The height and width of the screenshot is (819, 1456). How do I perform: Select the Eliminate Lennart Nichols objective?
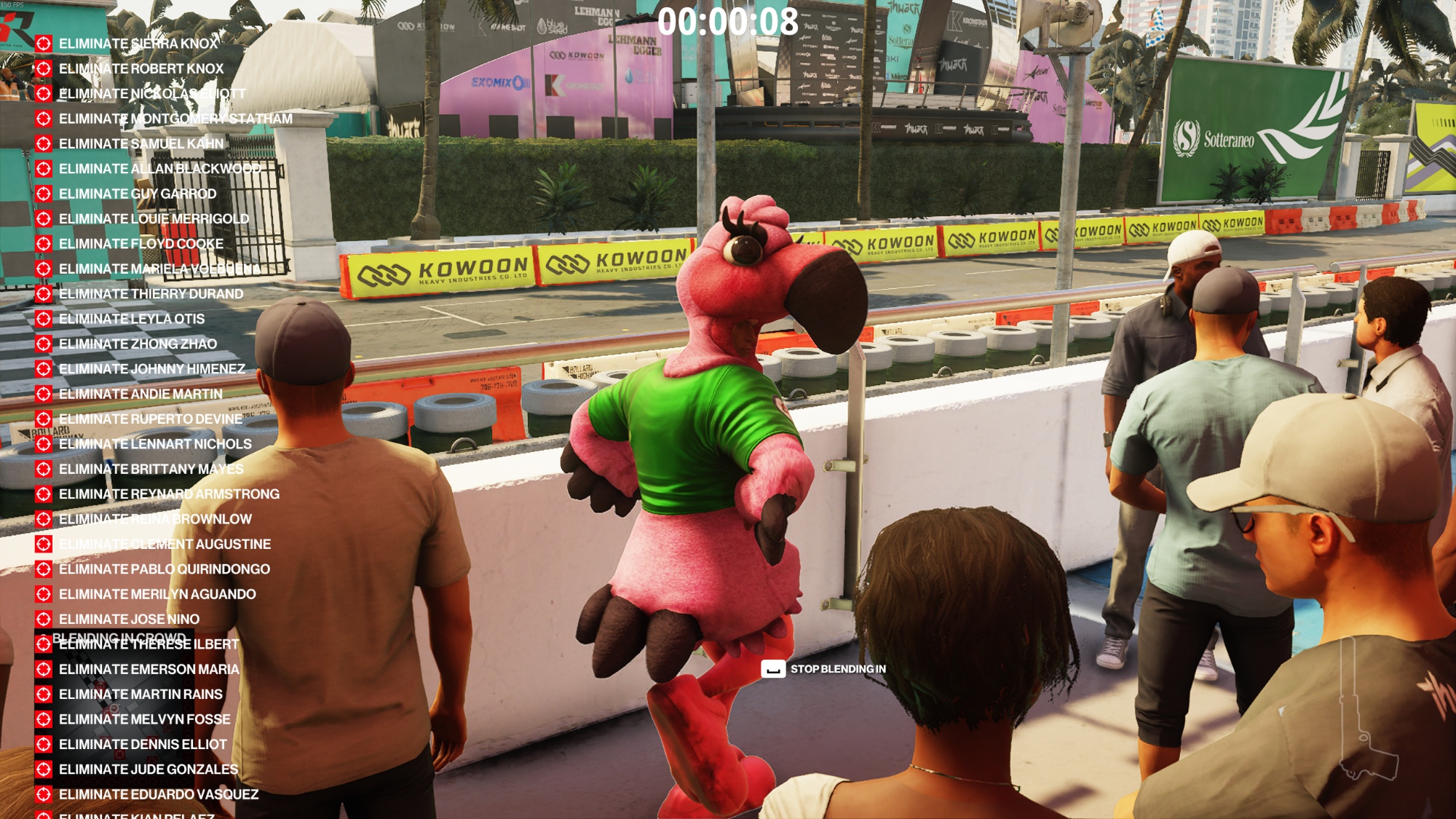[x=155, y=444]
